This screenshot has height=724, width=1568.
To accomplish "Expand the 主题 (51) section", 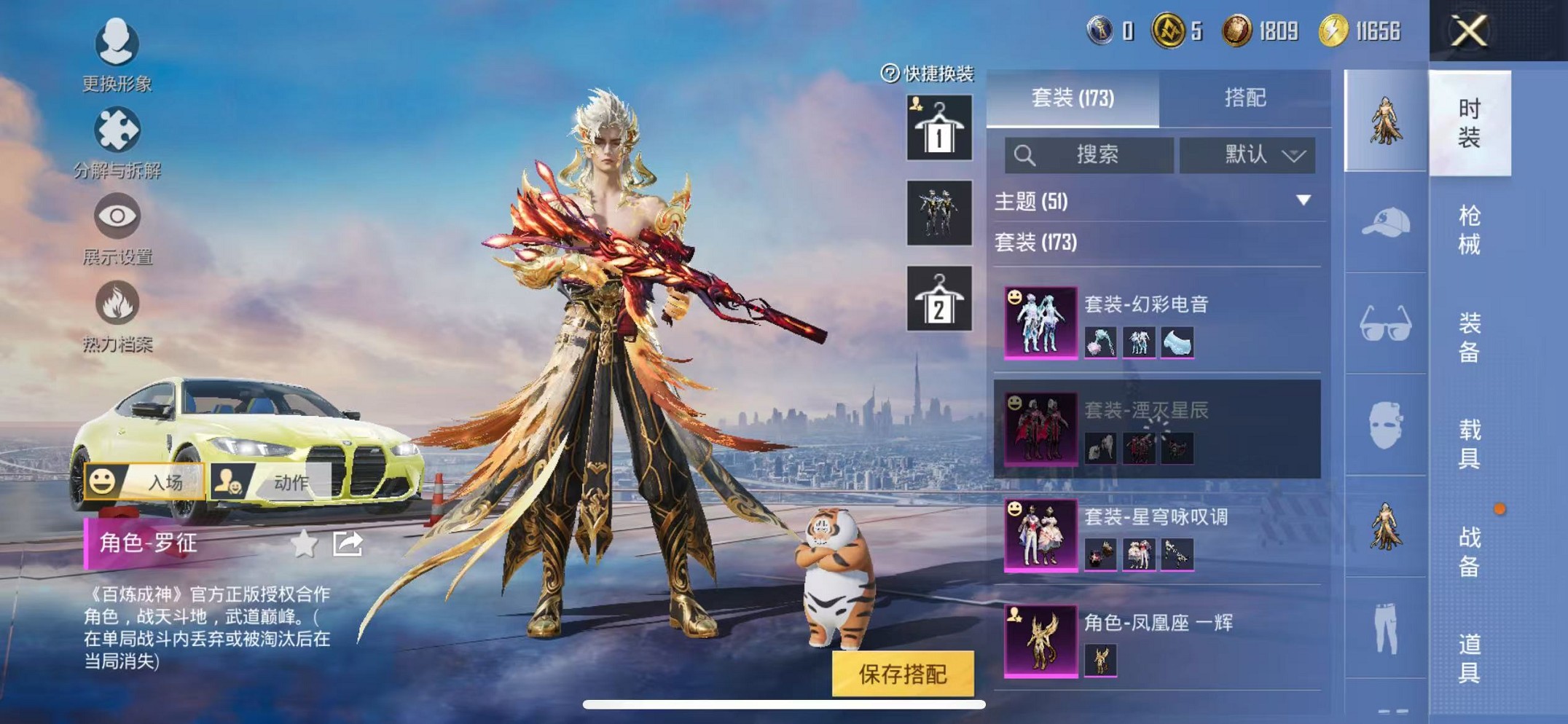I will tap(1156, 201).
